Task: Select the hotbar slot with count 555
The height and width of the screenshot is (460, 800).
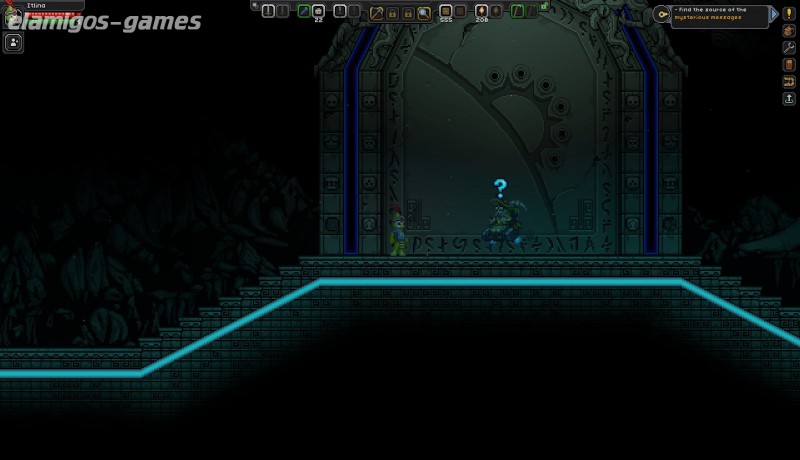Action: click(445, 12)
